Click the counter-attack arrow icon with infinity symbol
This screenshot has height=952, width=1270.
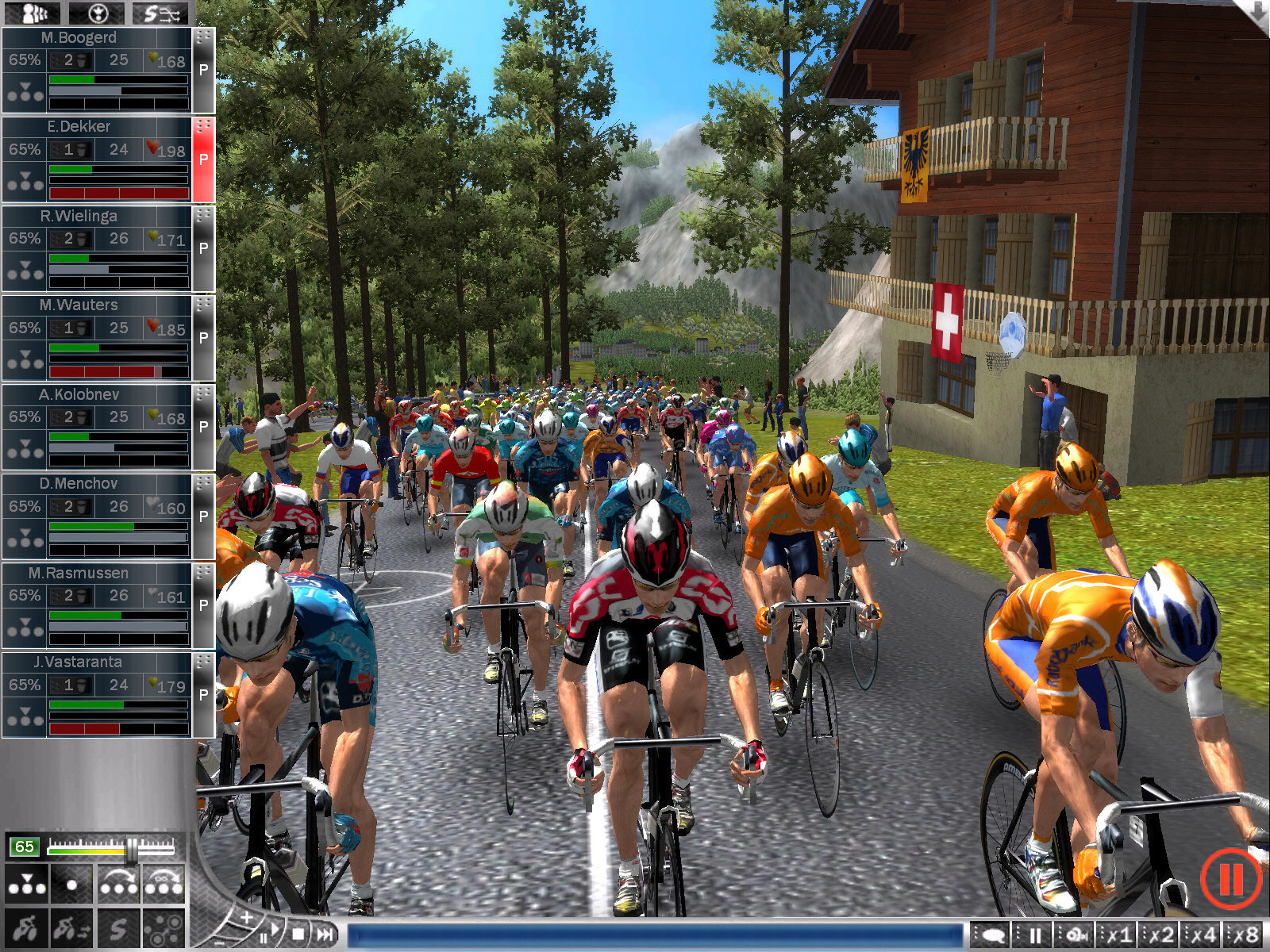point(164,884)
